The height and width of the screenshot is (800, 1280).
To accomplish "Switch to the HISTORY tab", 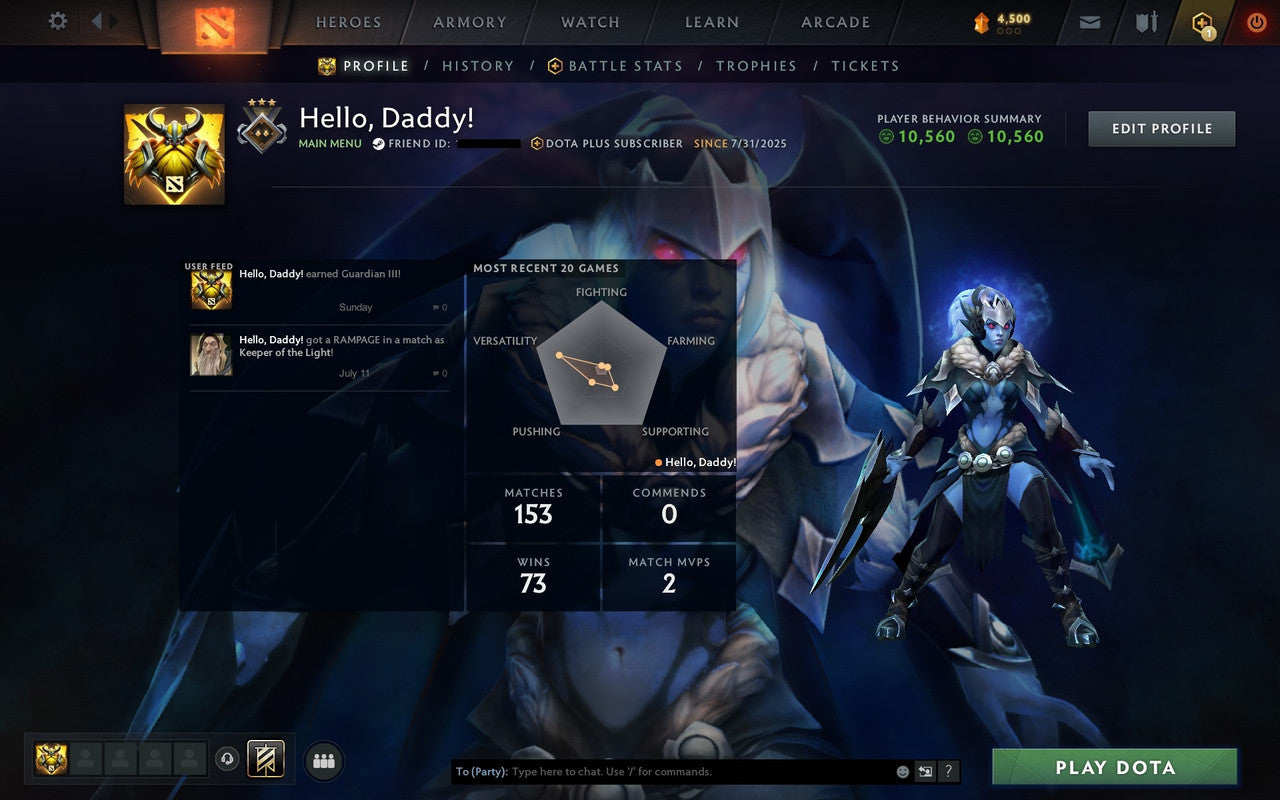I will [478, 65].
